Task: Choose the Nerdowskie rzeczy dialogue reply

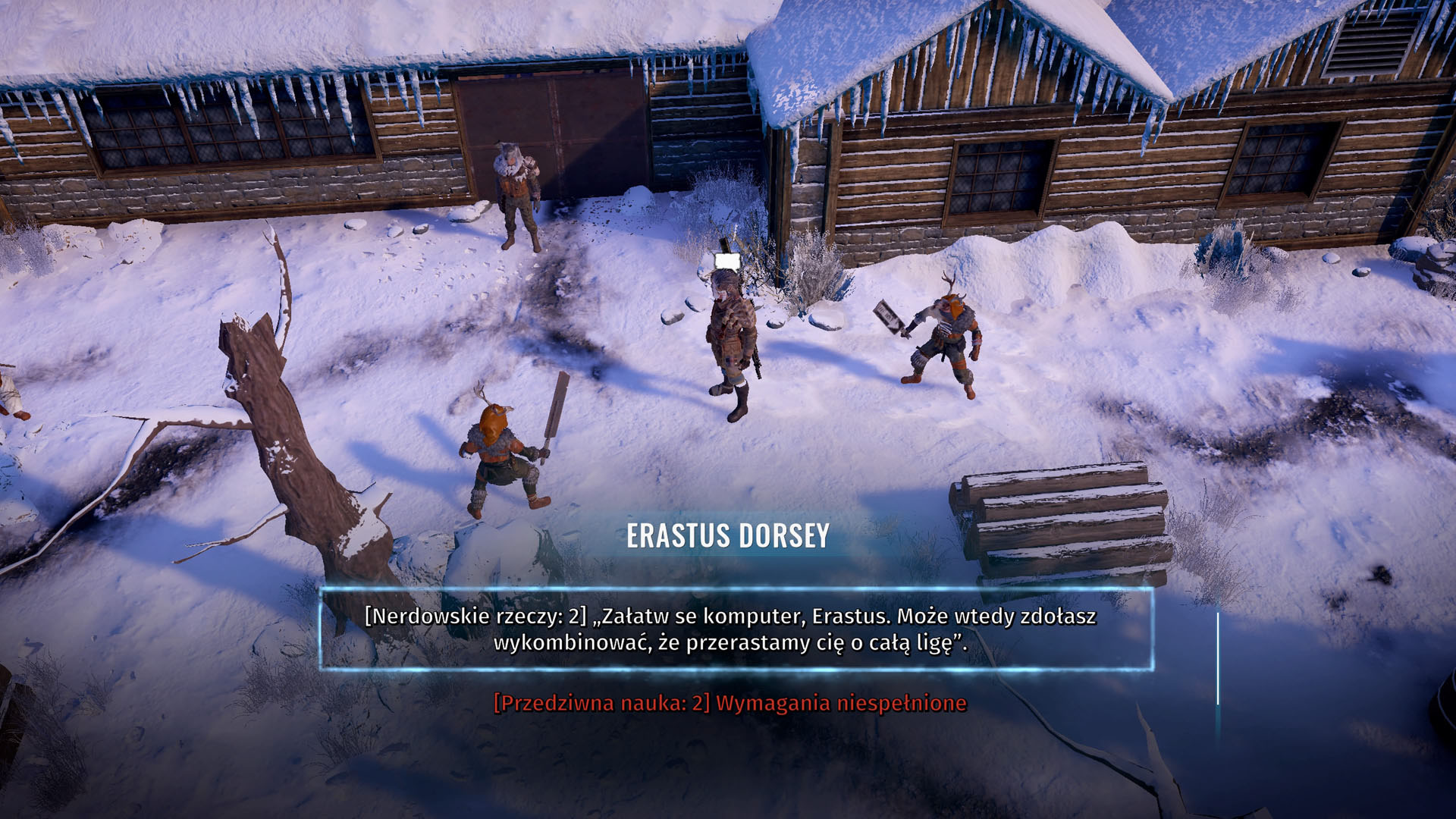Action: click(730, 629)
